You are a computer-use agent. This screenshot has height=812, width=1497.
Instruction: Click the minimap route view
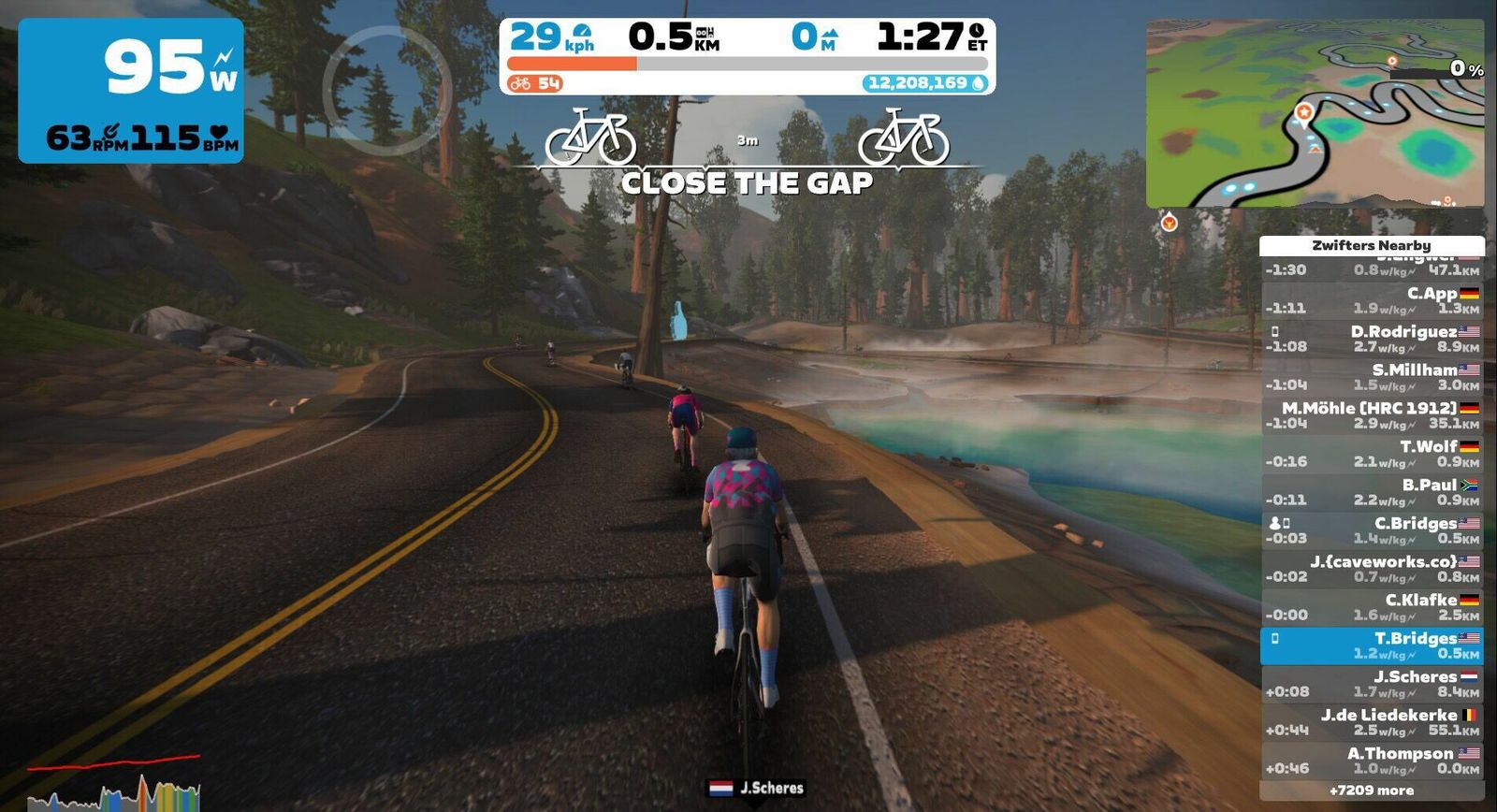click(x=1315, y=112)
